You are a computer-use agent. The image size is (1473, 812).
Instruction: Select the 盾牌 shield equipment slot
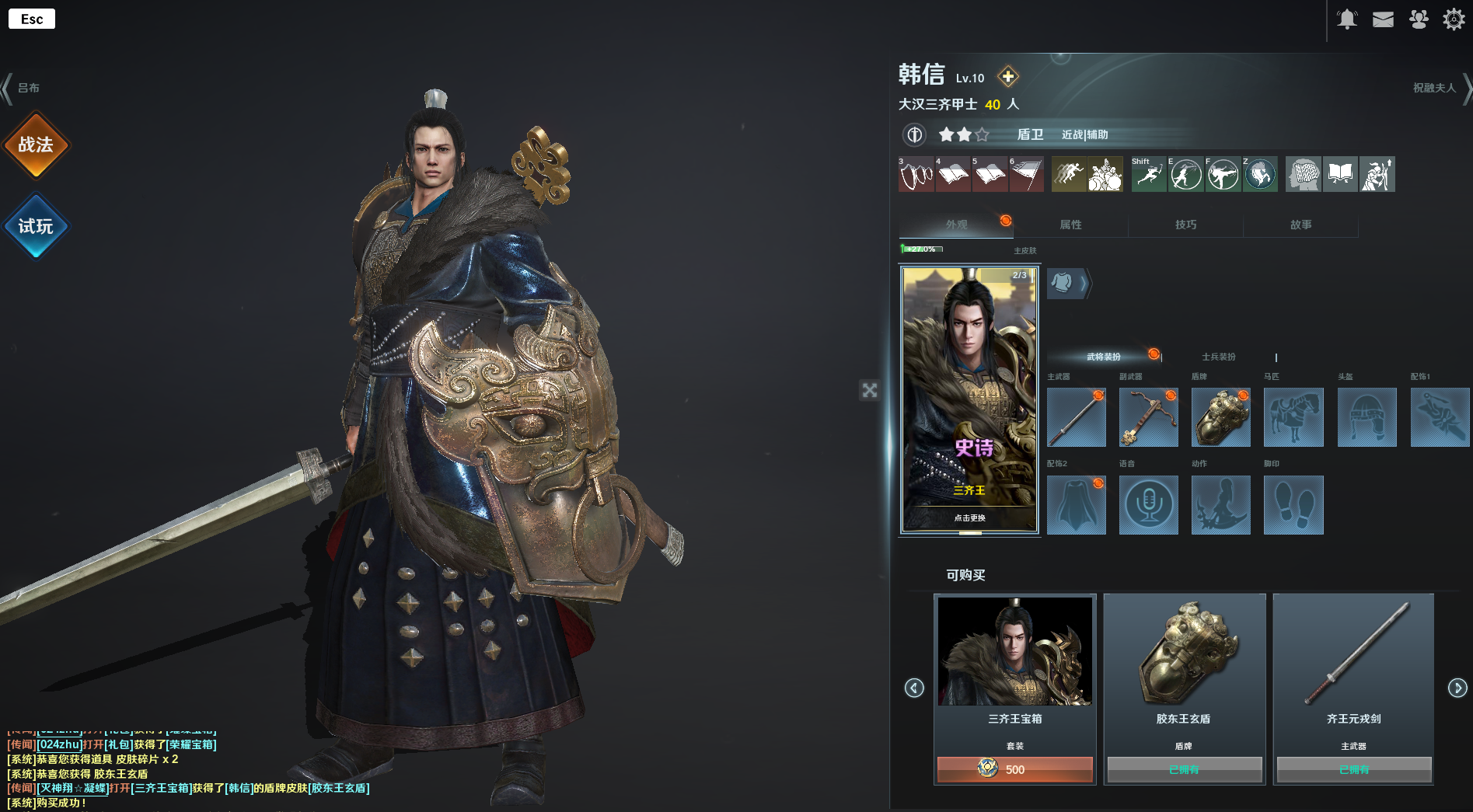point(1220,417)
